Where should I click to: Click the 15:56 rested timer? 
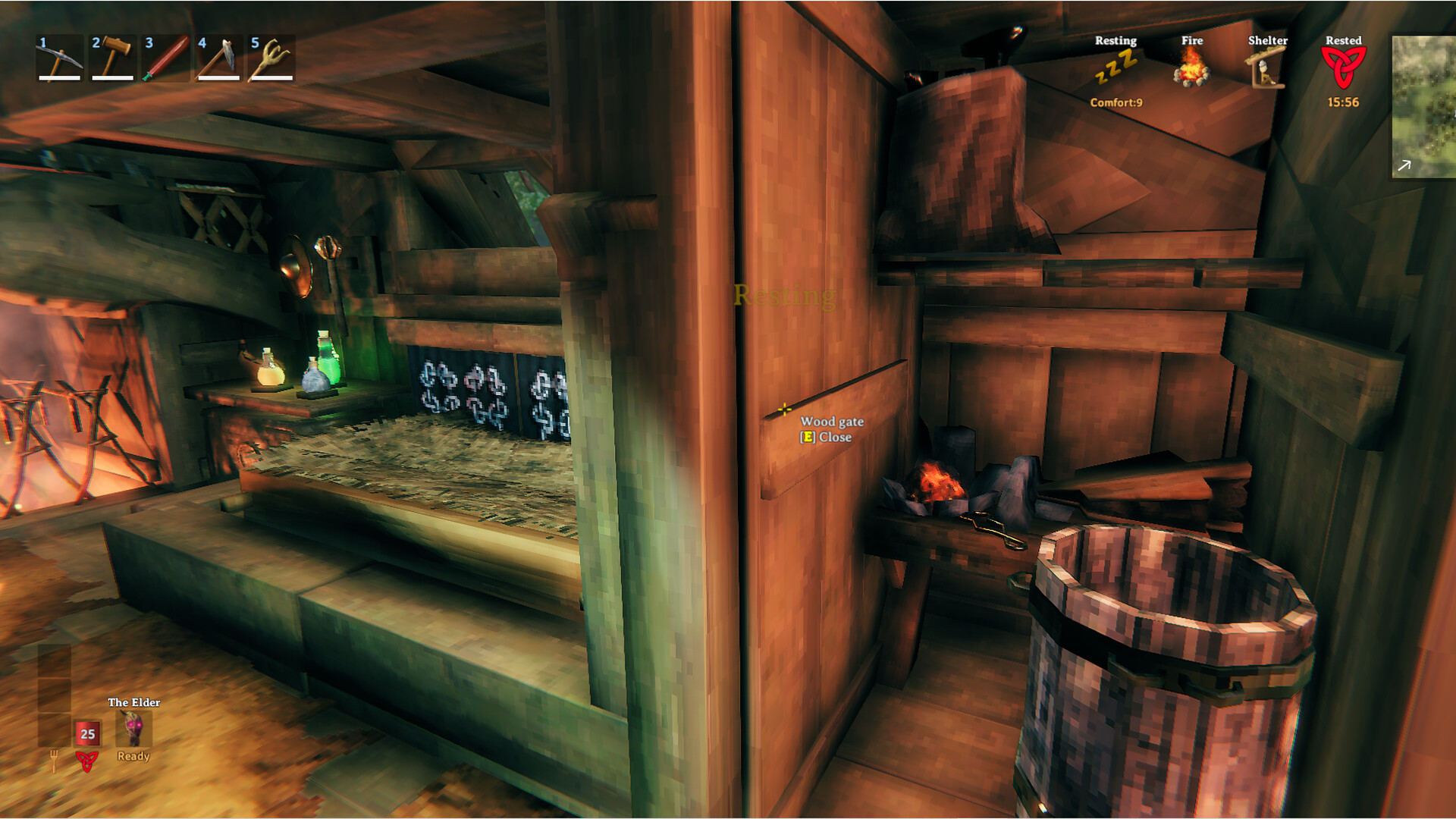click(x=1342, y=102)
